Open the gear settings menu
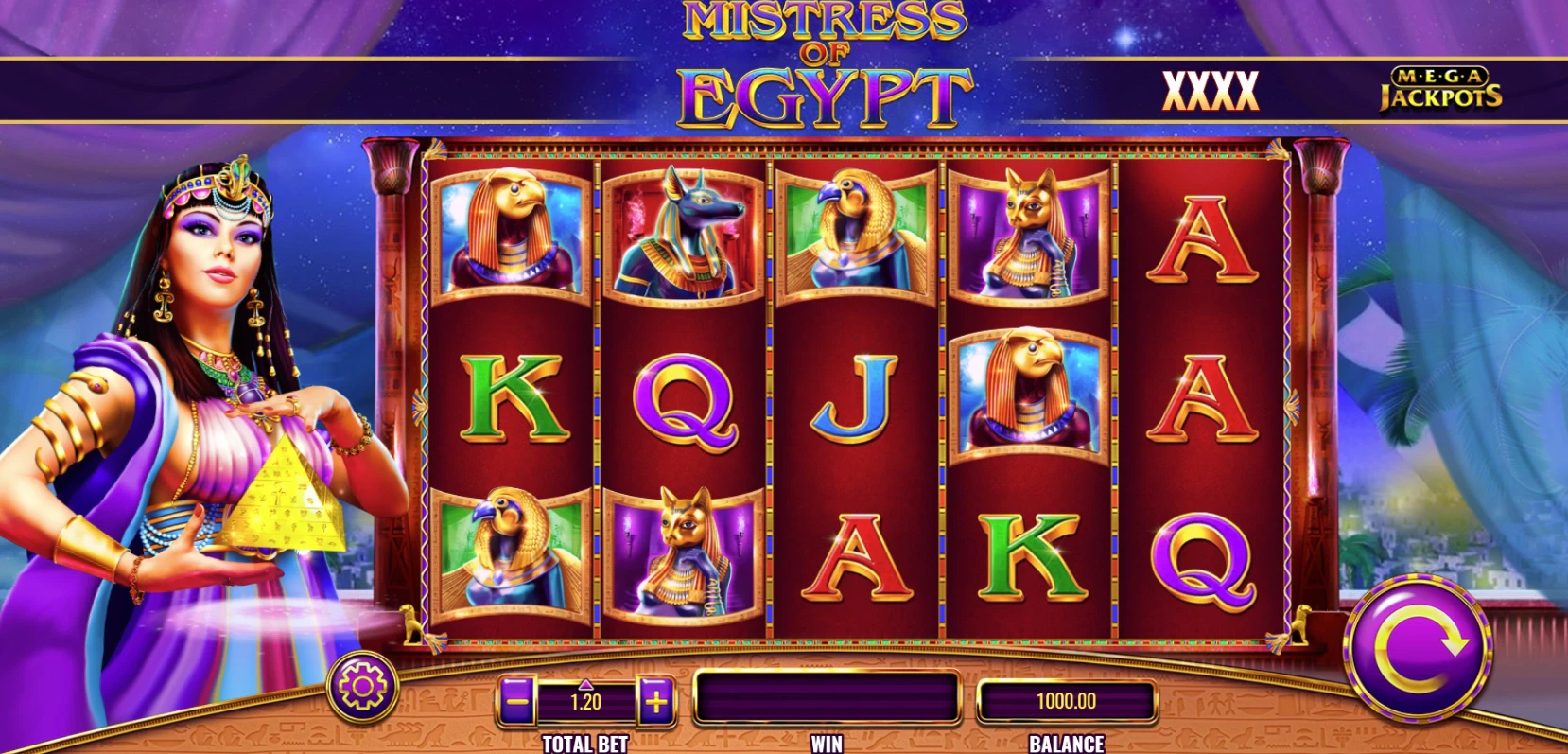The image size is (1568, 754). (x=362, y=688)
